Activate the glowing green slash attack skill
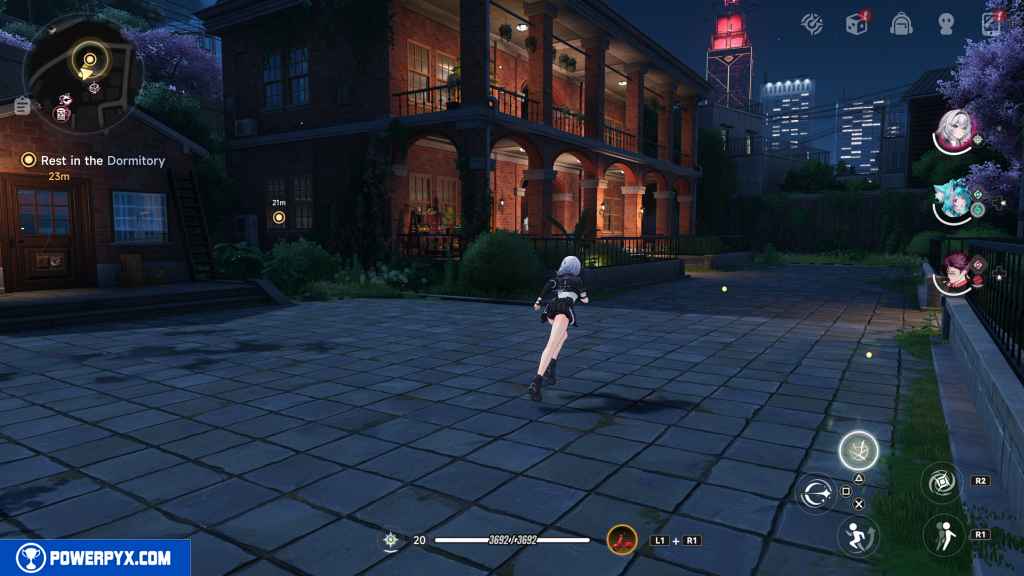This screenshot has width=1024, height=576. (x=858, y=450)
